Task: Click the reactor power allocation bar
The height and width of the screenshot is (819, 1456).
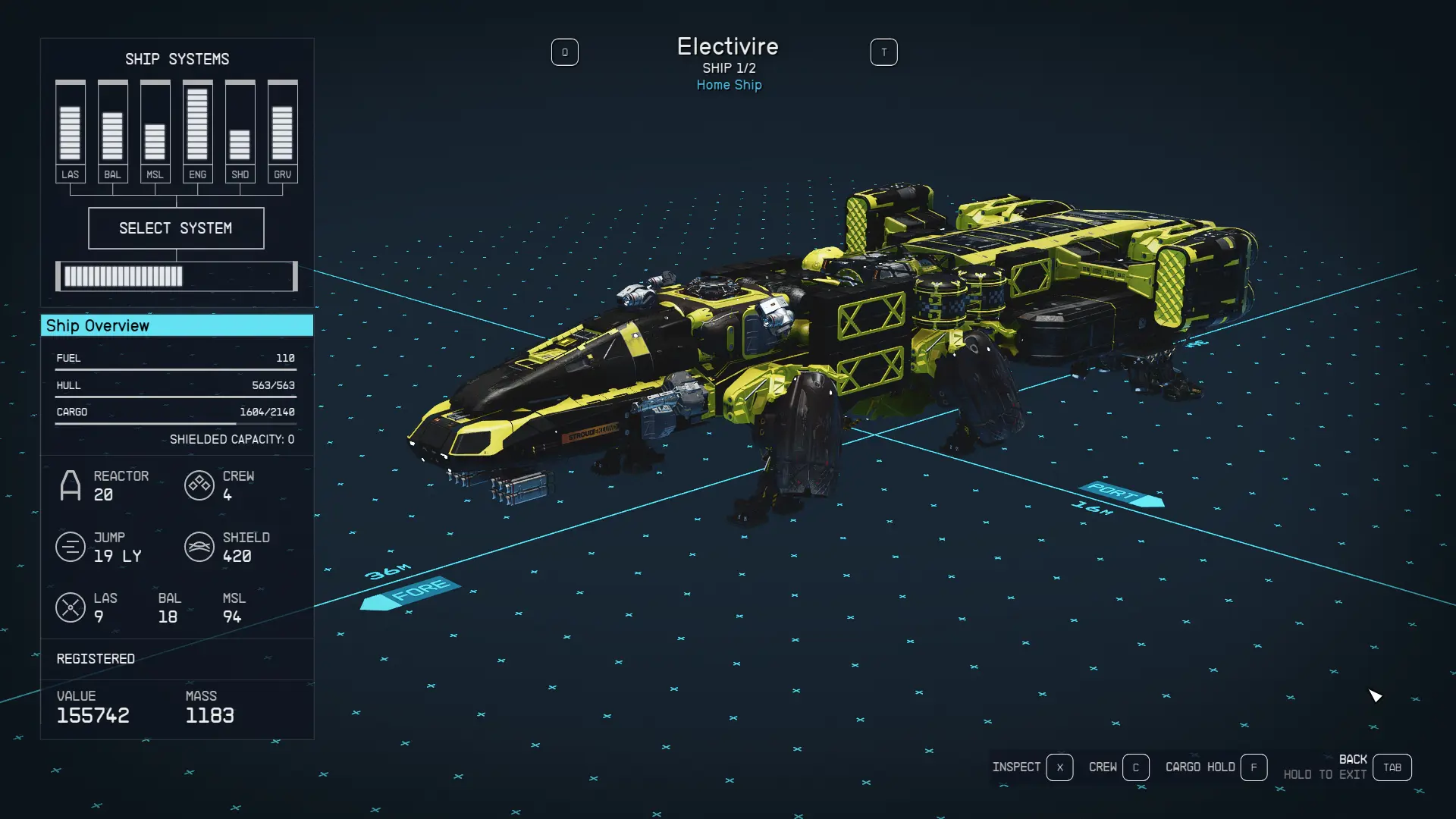Action: click(x=176, y=276)
